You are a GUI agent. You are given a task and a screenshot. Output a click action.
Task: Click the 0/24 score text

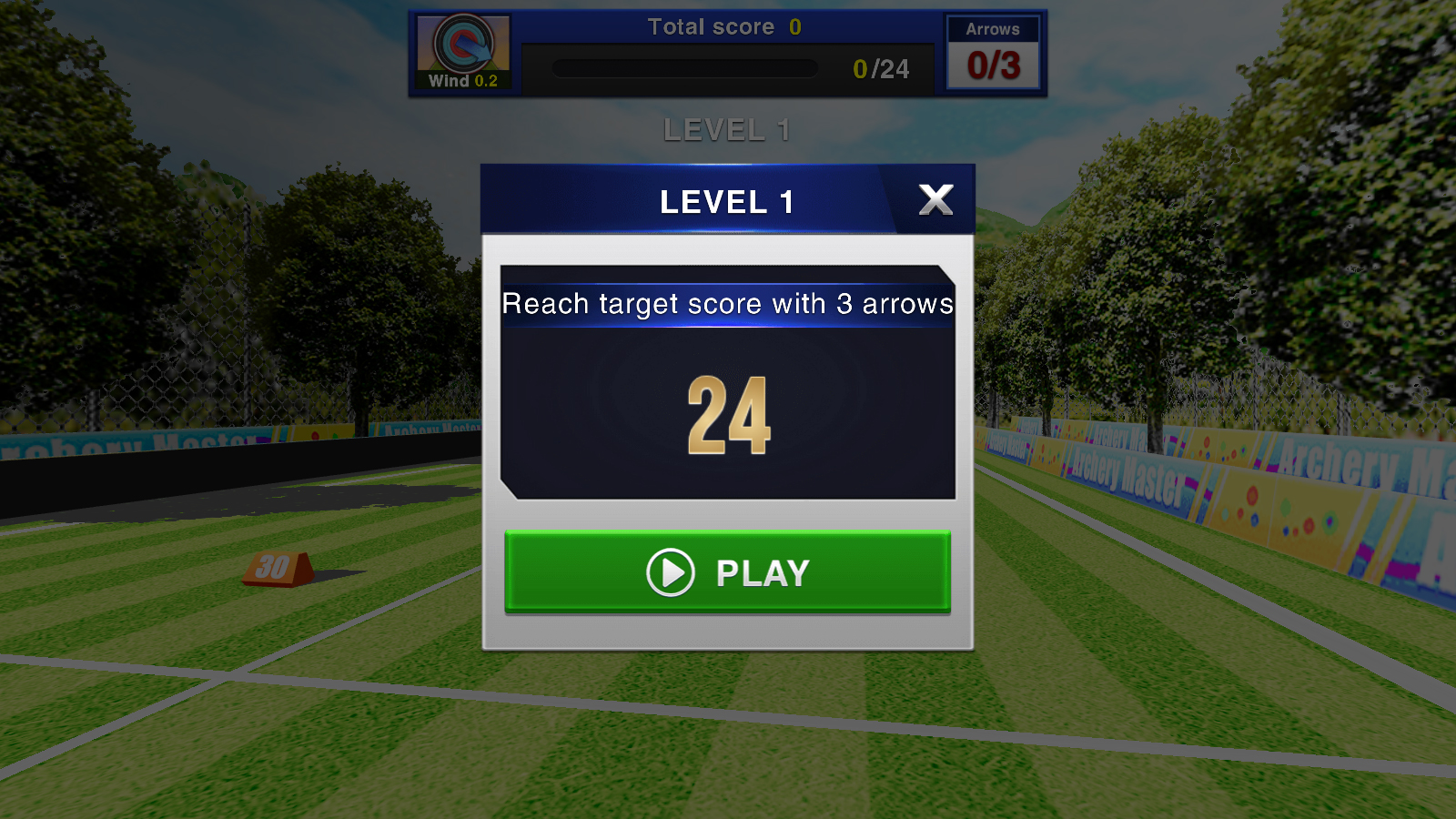coord(879,68)
